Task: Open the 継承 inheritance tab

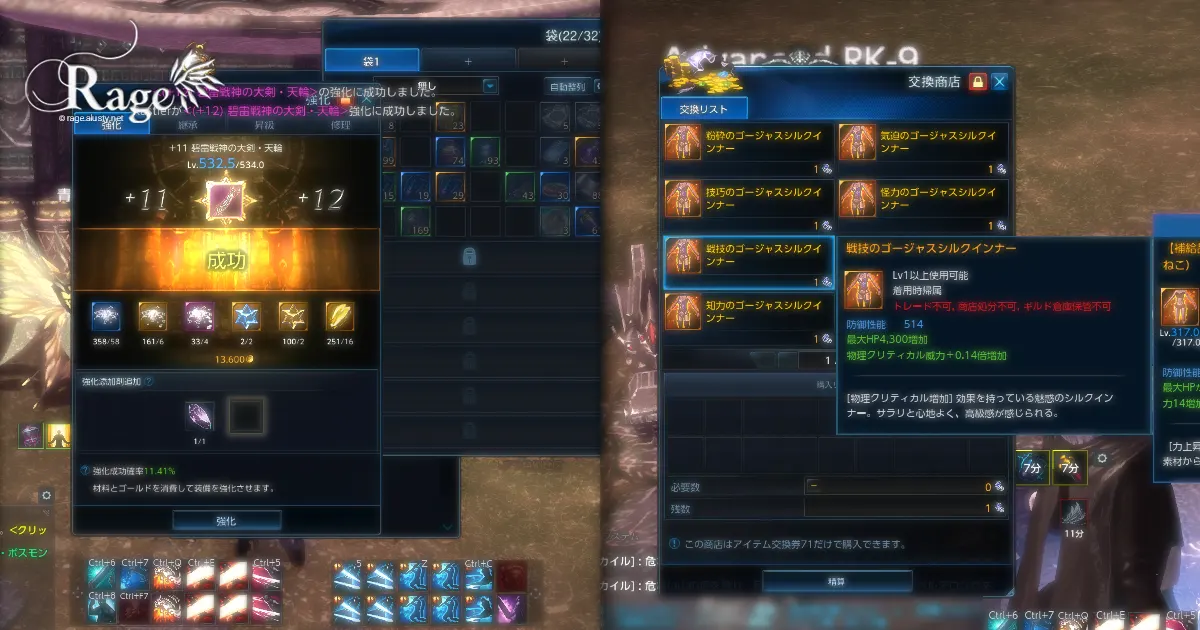Action: (x=188, y=125)
